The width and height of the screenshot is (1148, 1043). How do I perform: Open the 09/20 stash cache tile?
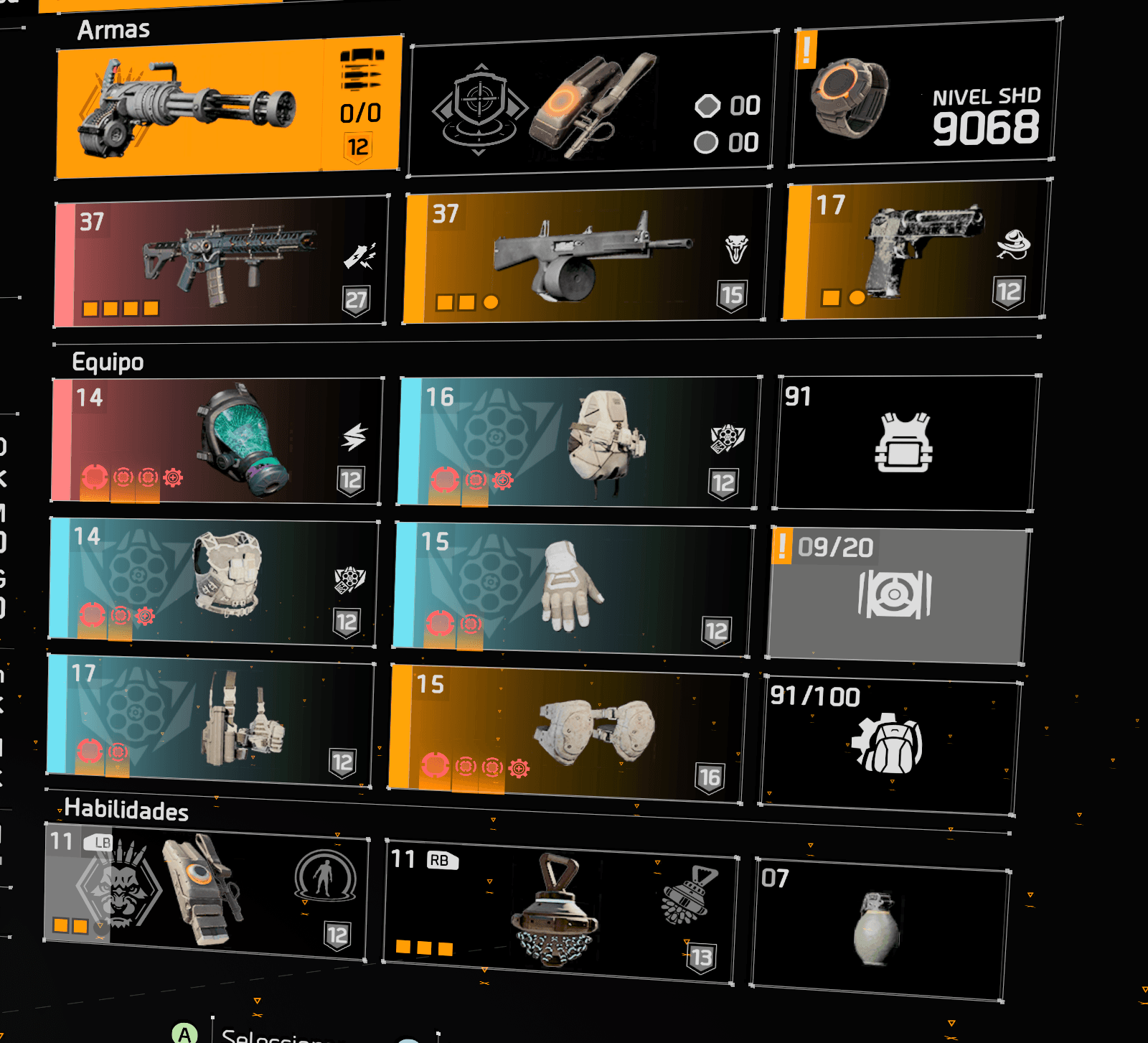click(x=897, y=594)
